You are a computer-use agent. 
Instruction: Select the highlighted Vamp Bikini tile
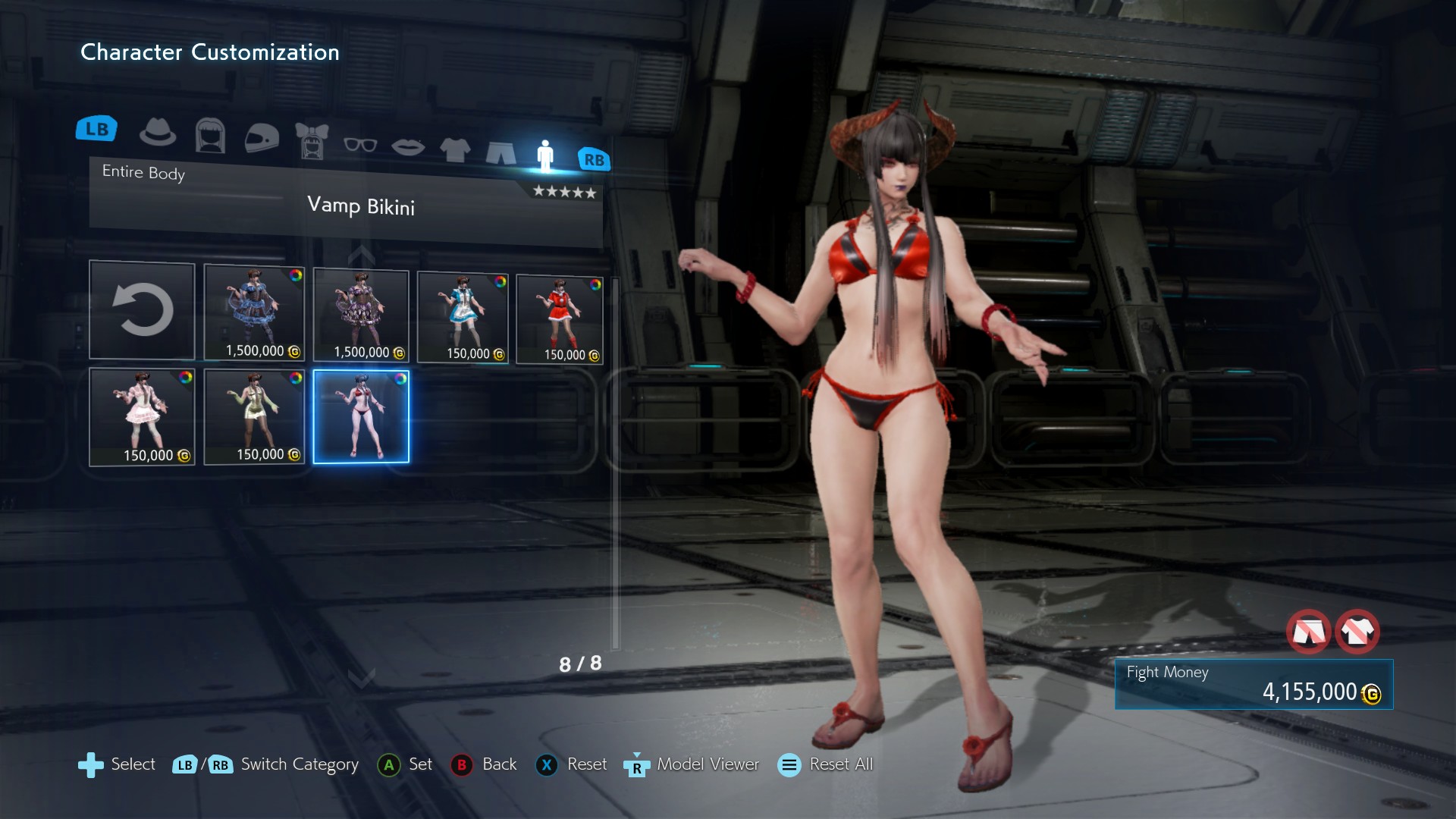(361, 416)
